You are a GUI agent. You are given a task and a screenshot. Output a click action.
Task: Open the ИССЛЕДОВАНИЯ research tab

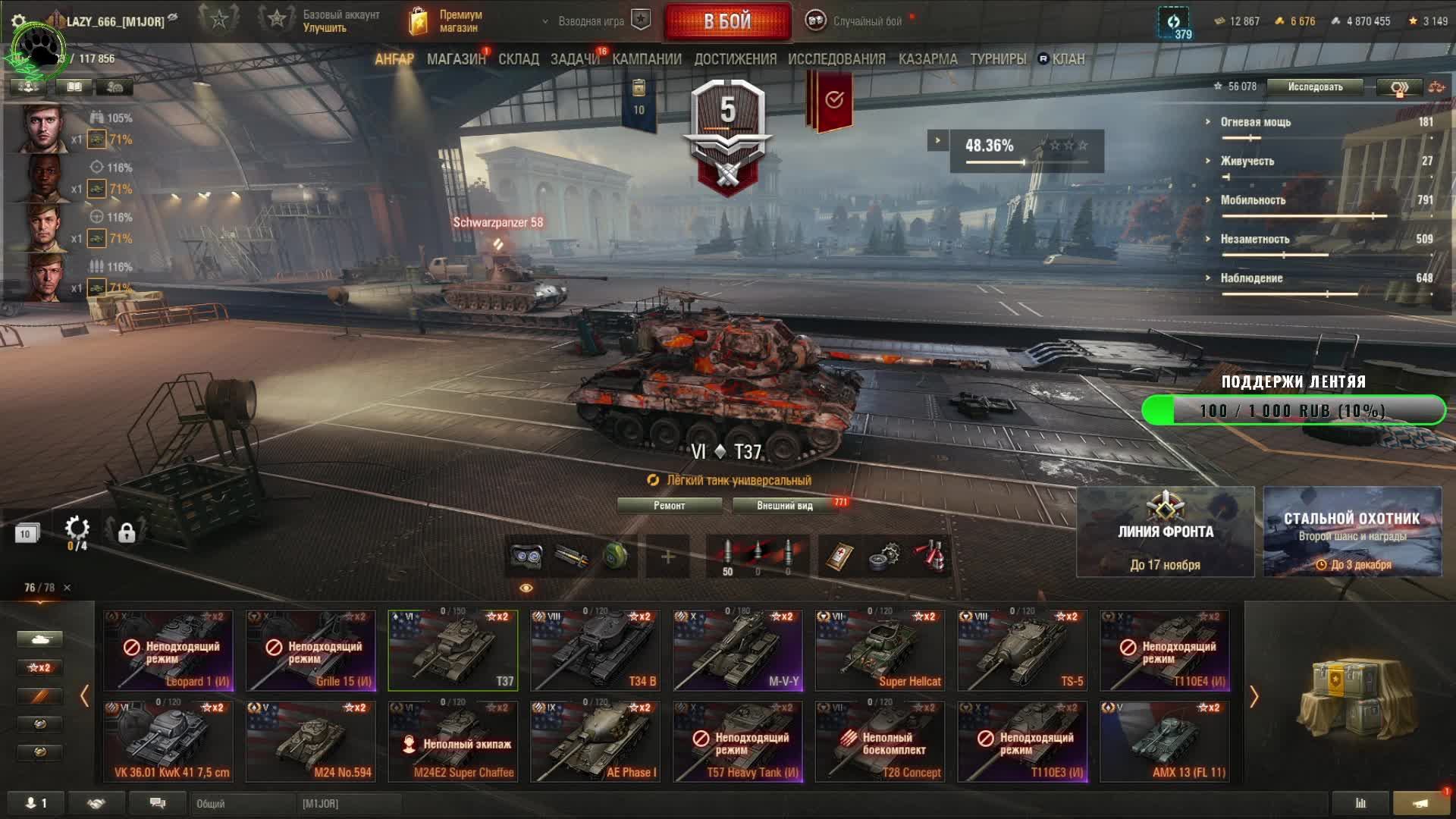point(836,59)
